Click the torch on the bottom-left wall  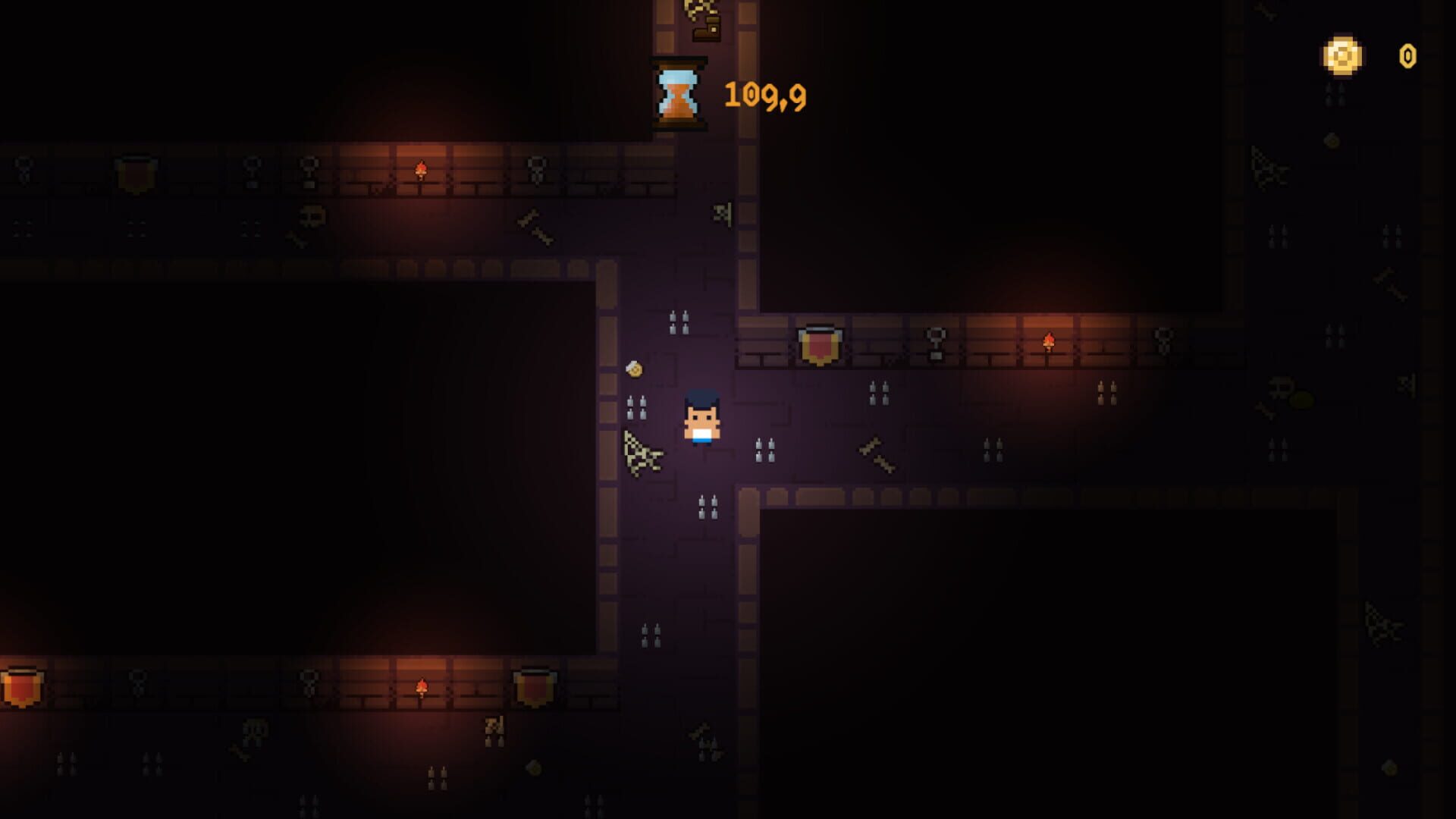point(423,686)
